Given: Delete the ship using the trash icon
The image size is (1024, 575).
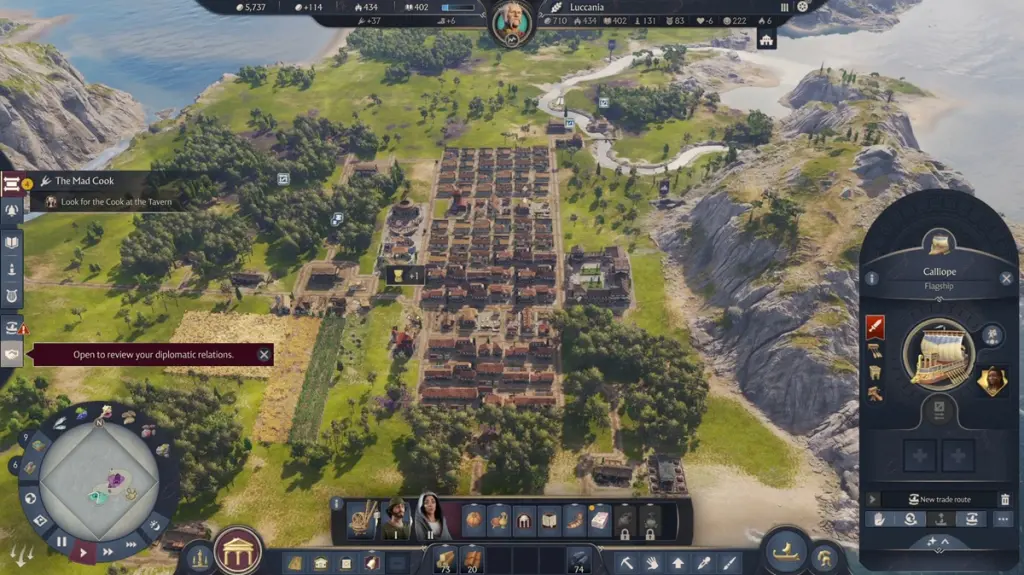Looking at the screenshot, I should (1004, 499).
